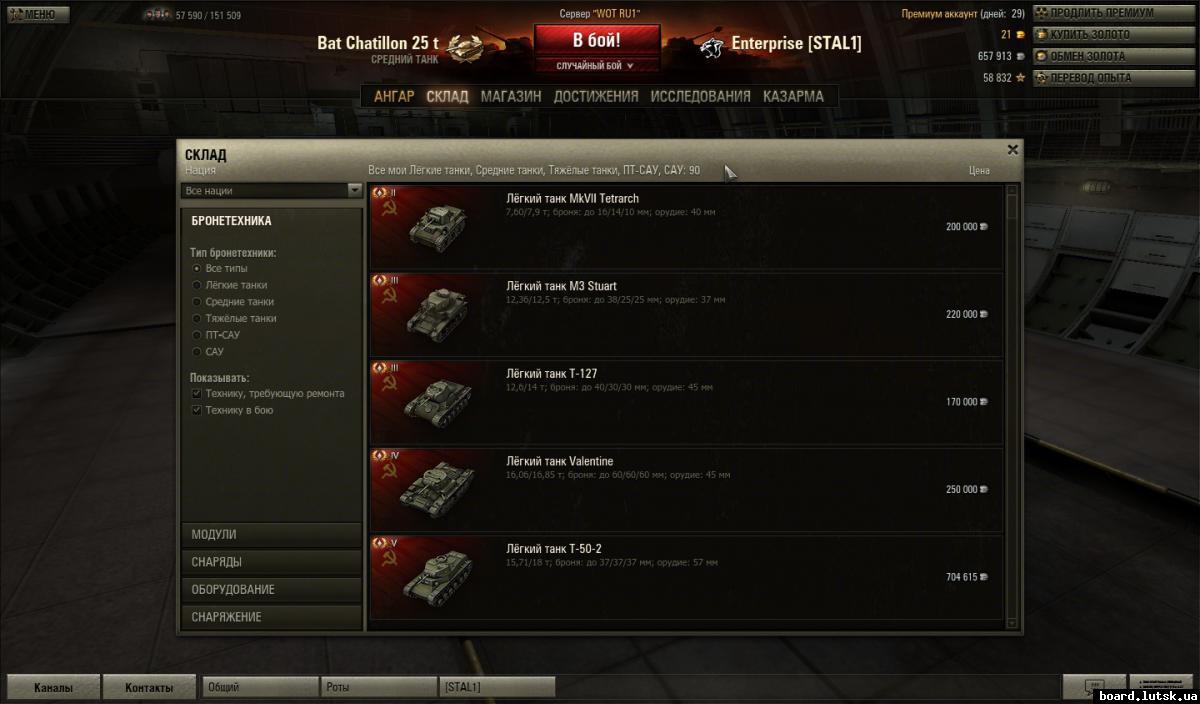The width and height of the screenshot is (1200, 704).
Task: Select the Лёгкий танк Valentine row
Action: pos(686,490)
